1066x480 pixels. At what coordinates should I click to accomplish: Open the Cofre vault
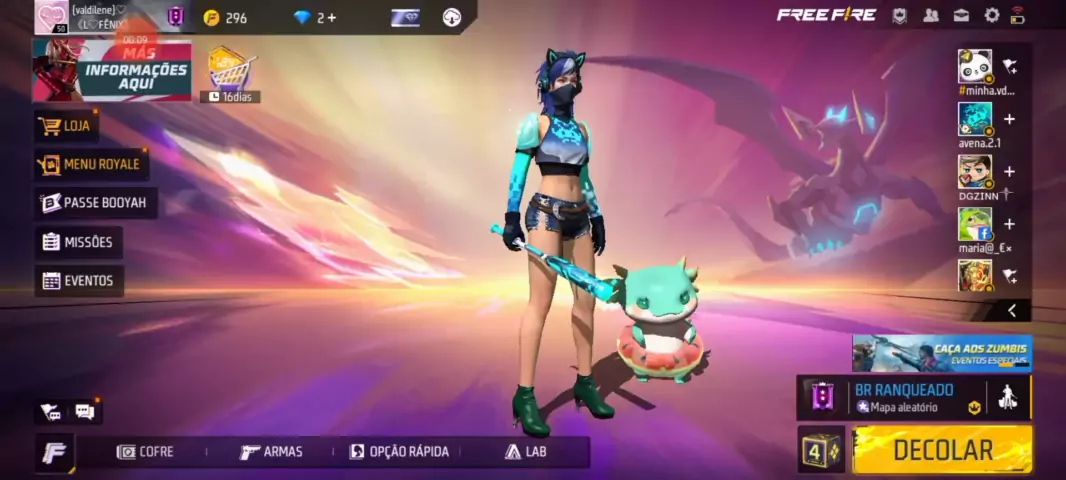pos(146,452)
